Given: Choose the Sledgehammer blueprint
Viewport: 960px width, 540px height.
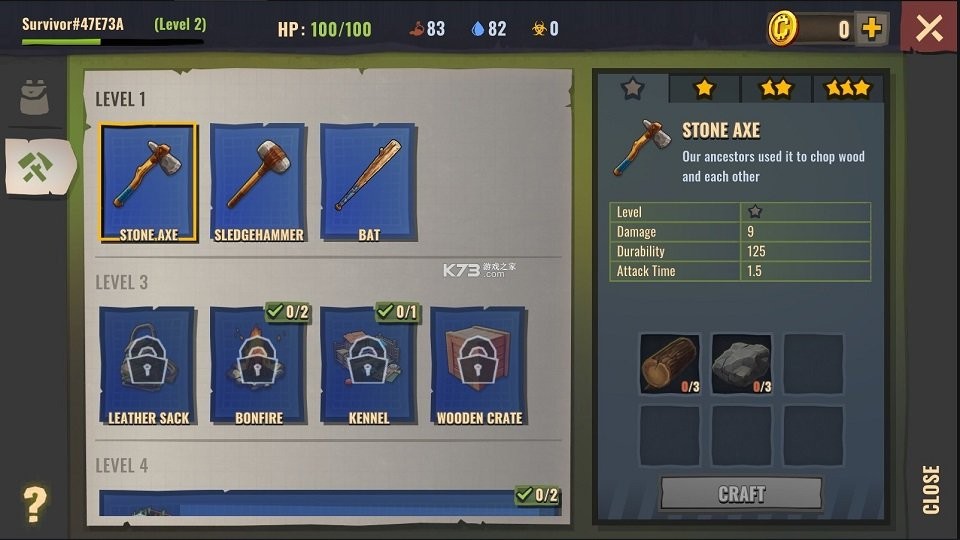Looking at the screenshot, I should (259, 182).
